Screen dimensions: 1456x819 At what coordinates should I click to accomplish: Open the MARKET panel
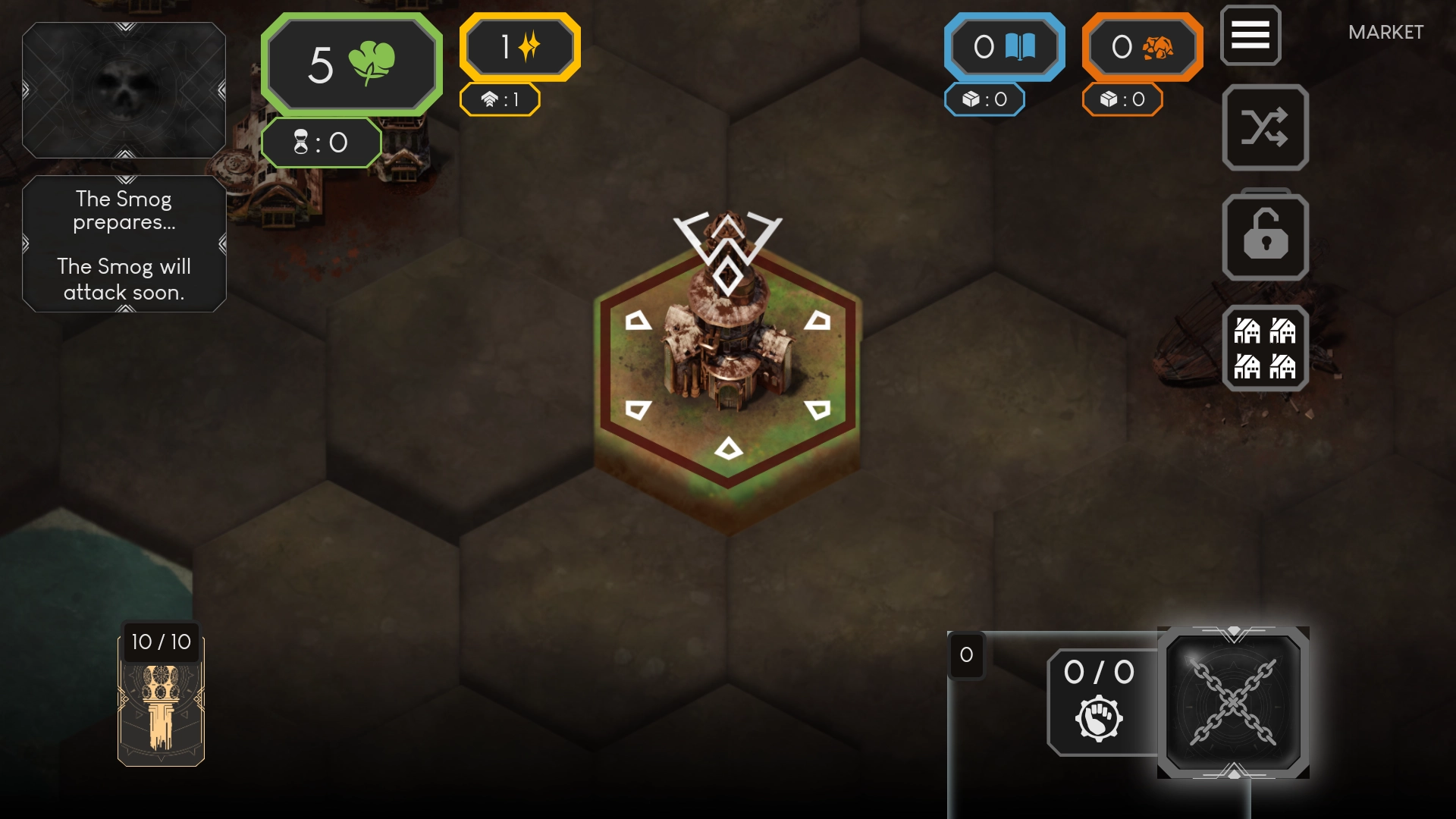[1385, 33]
